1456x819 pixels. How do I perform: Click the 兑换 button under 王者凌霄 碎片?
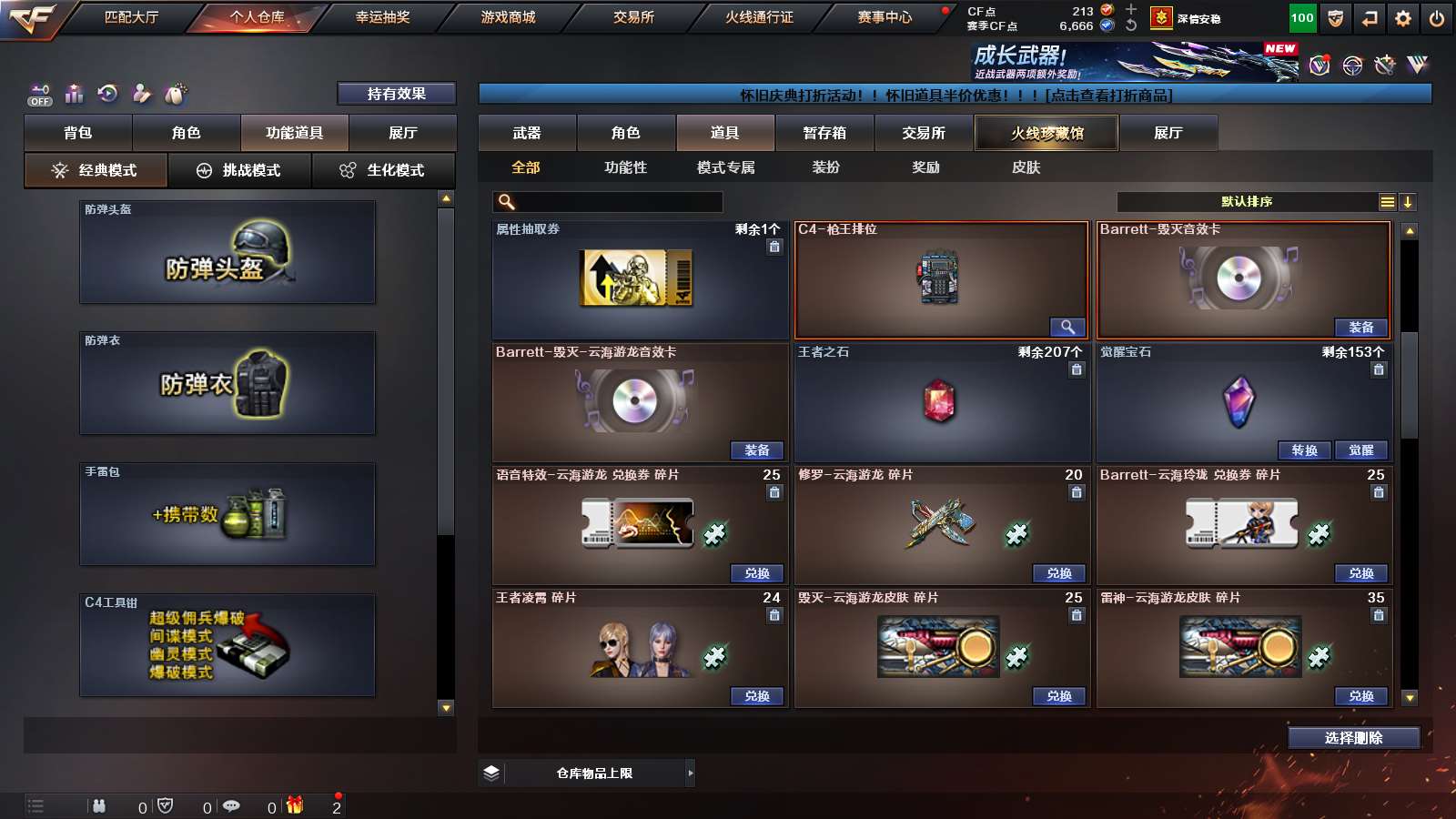[x=757, y=696]
